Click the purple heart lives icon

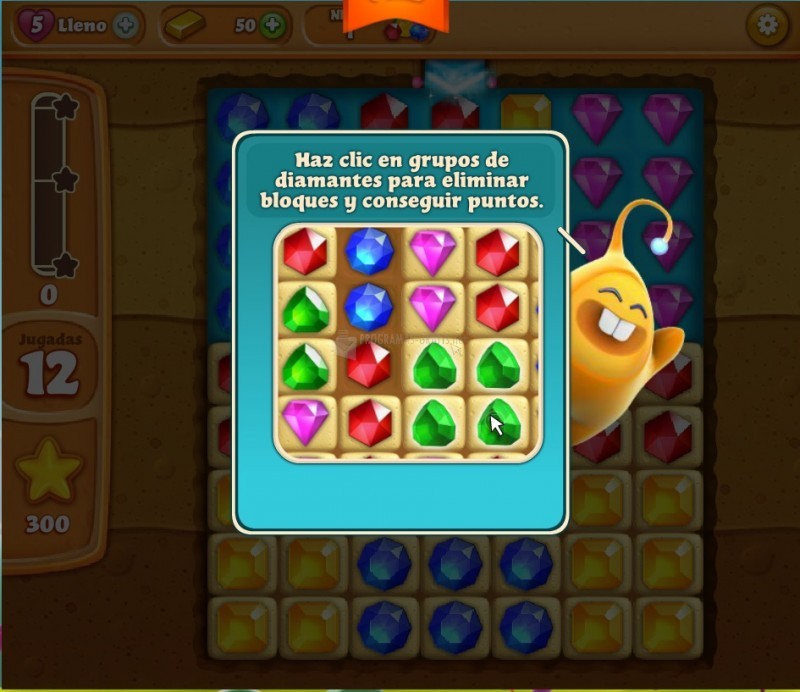[x=36, y=26]
